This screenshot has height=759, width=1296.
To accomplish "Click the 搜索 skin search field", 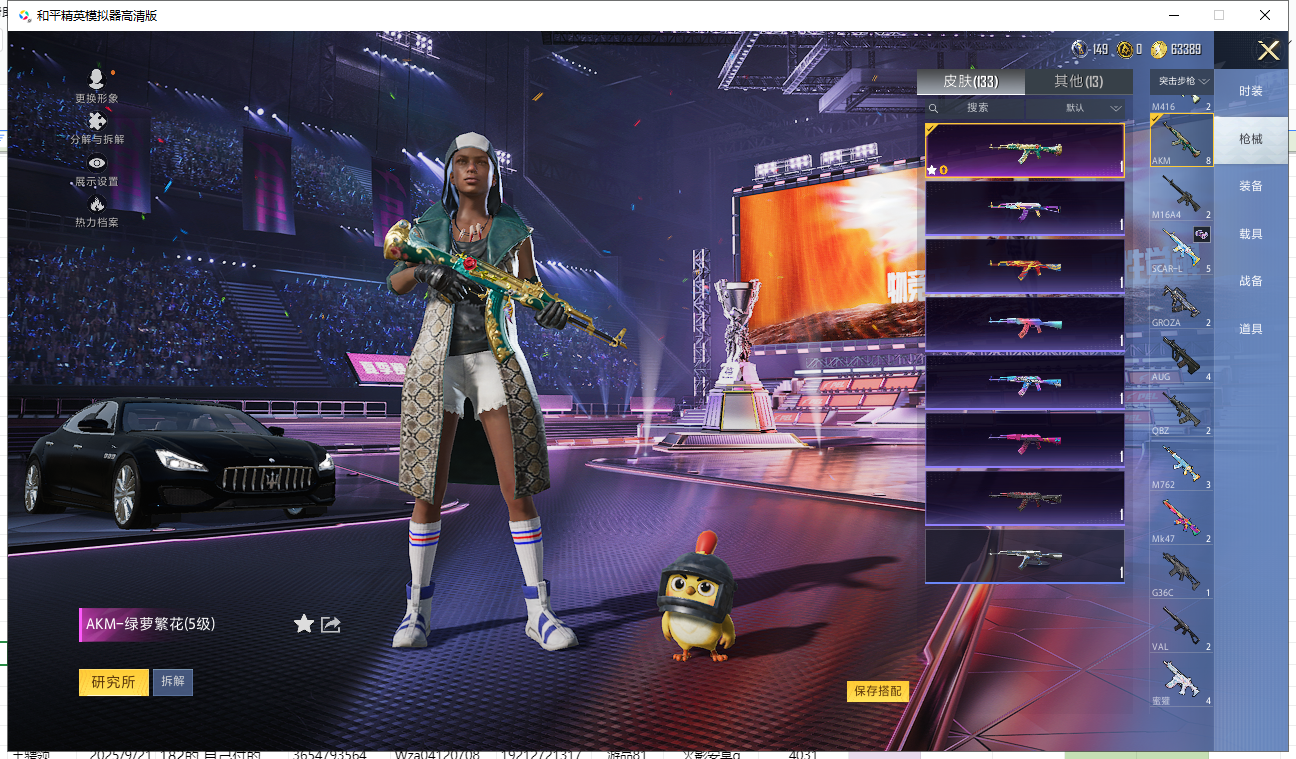I will 974,108.
